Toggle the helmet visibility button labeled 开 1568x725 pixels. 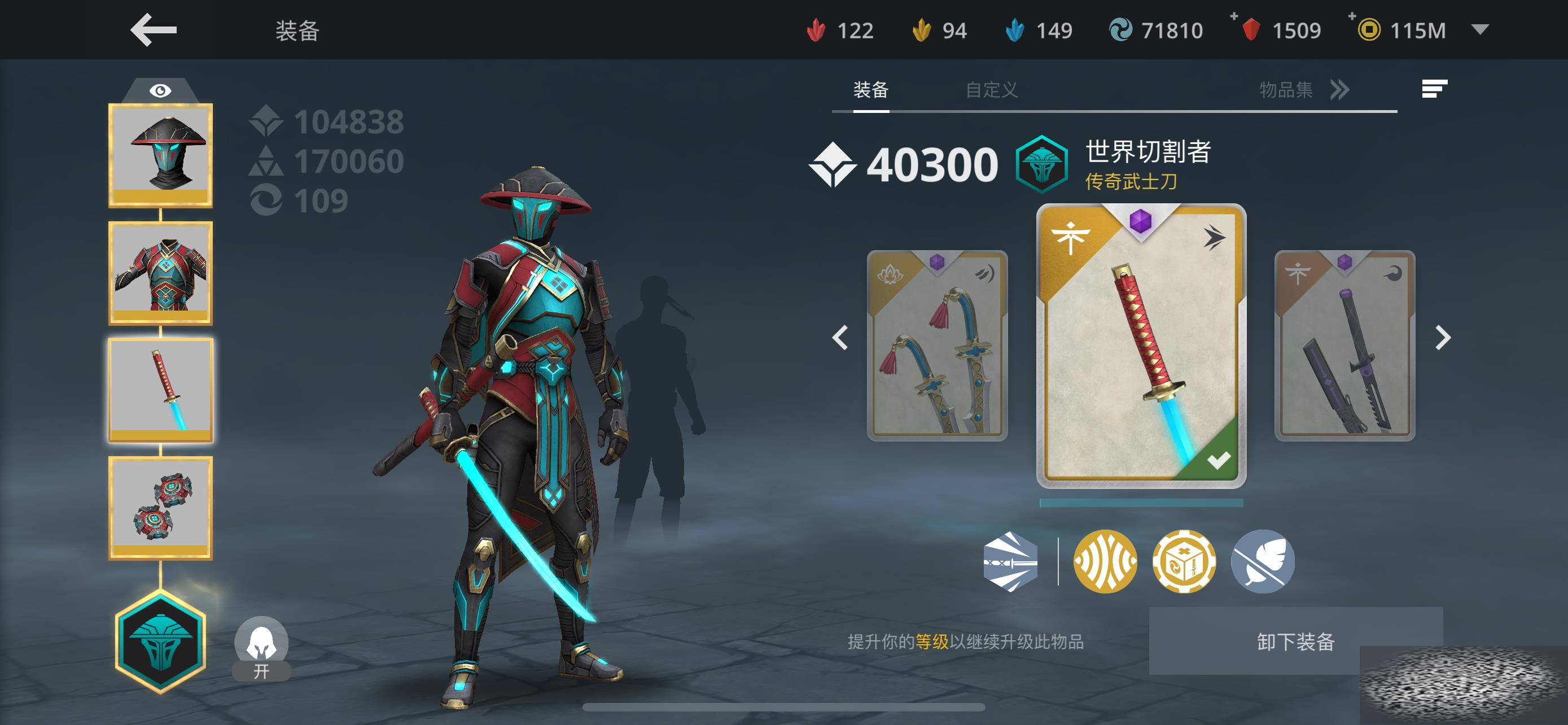point(261,648)
